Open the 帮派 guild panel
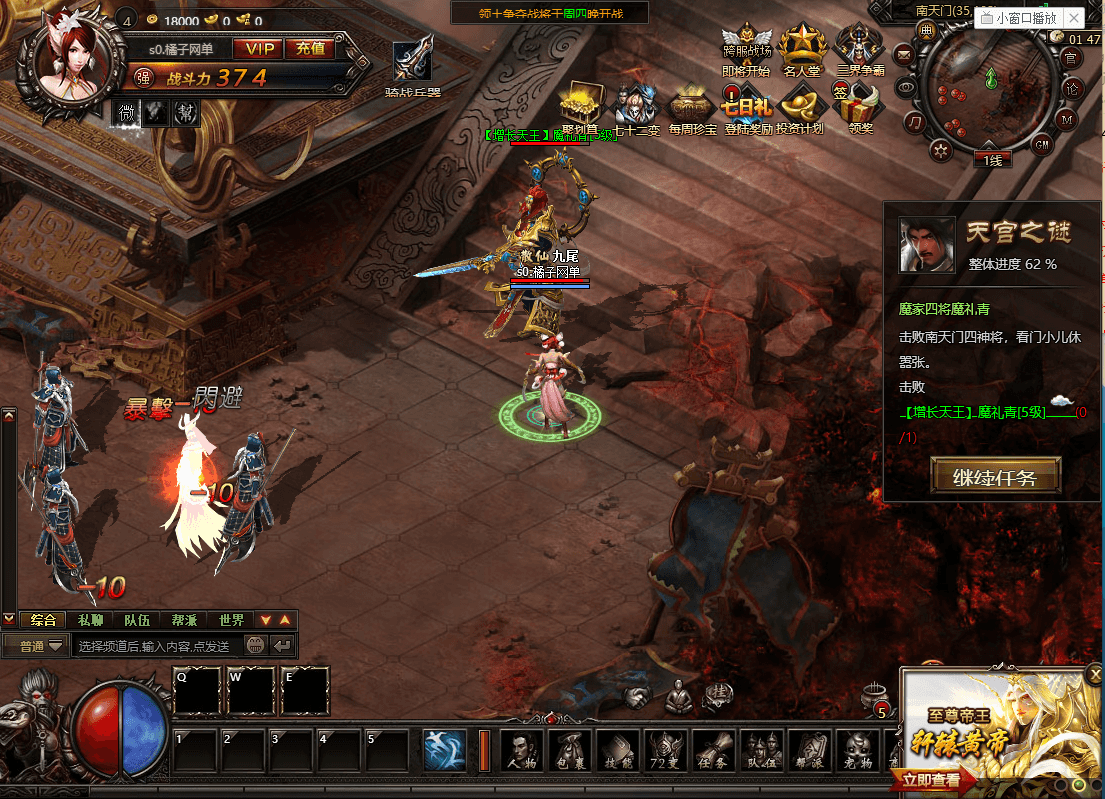 point(810,750)
